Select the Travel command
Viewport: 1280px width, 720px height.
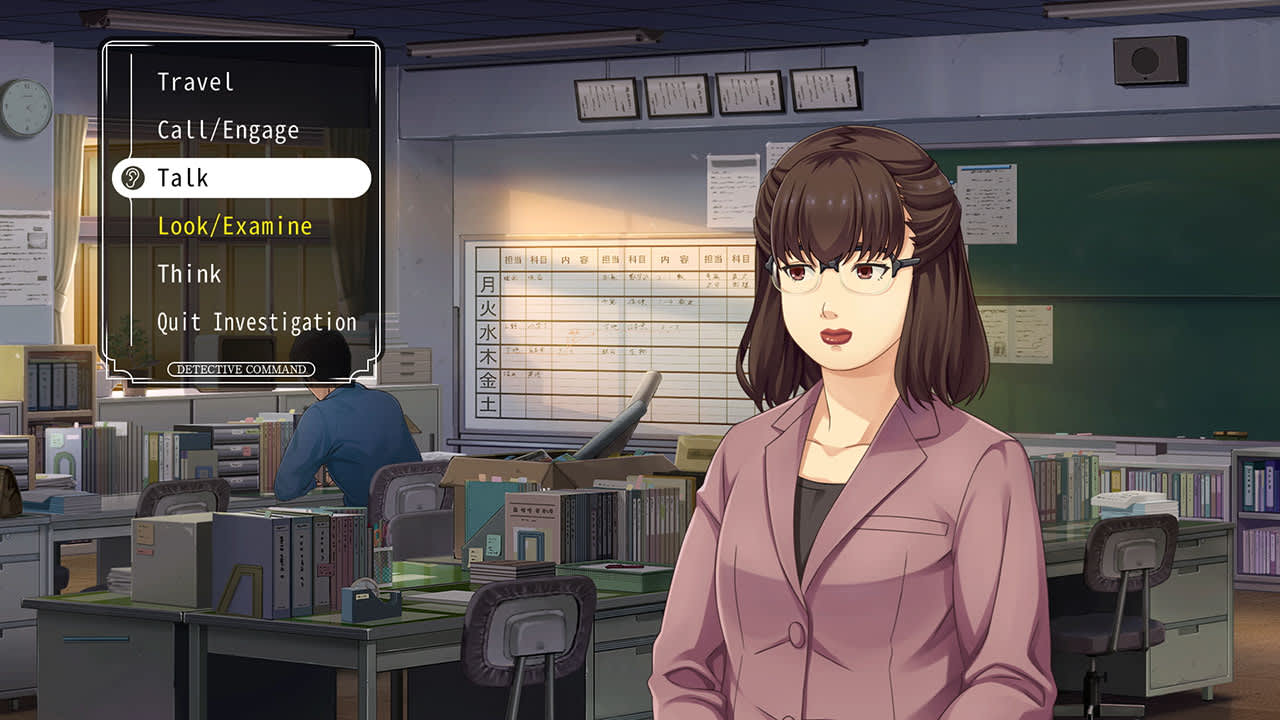(x=194, y=81)
